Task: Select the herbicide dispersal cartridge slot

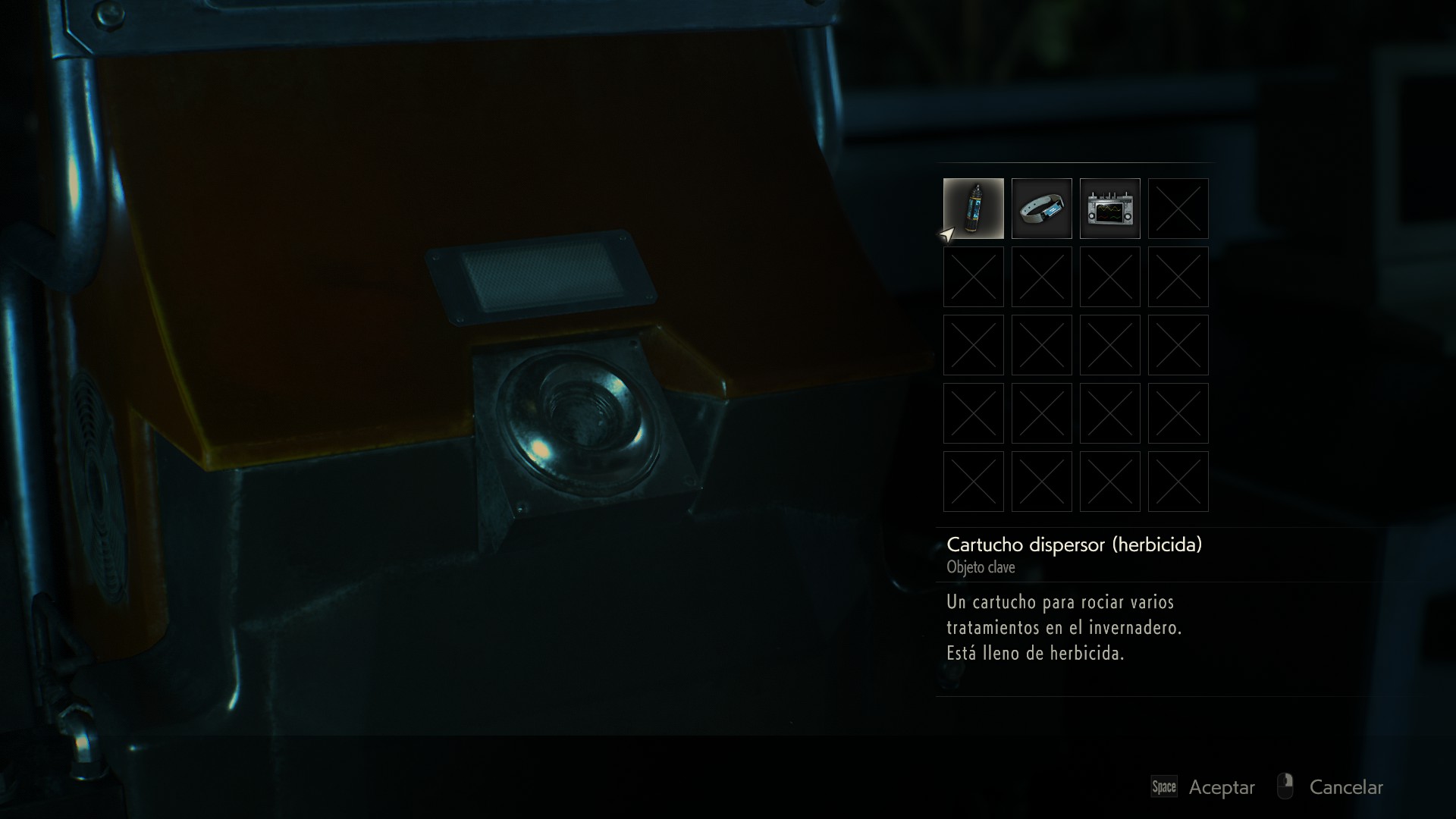Action: [973, 209]
